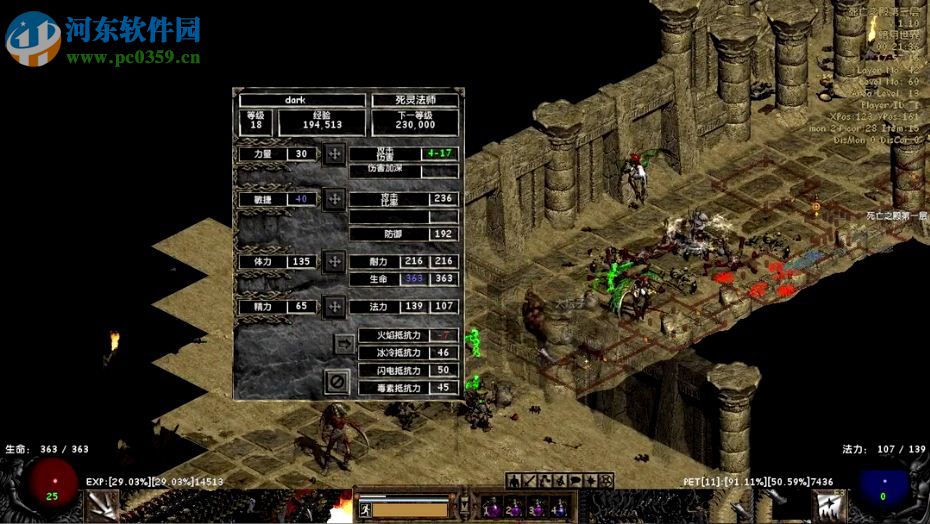Image resolution: width=930 pixels, height=524 pixels.
Task: Show the next stats page with arrow button
Action: point(345,343)
